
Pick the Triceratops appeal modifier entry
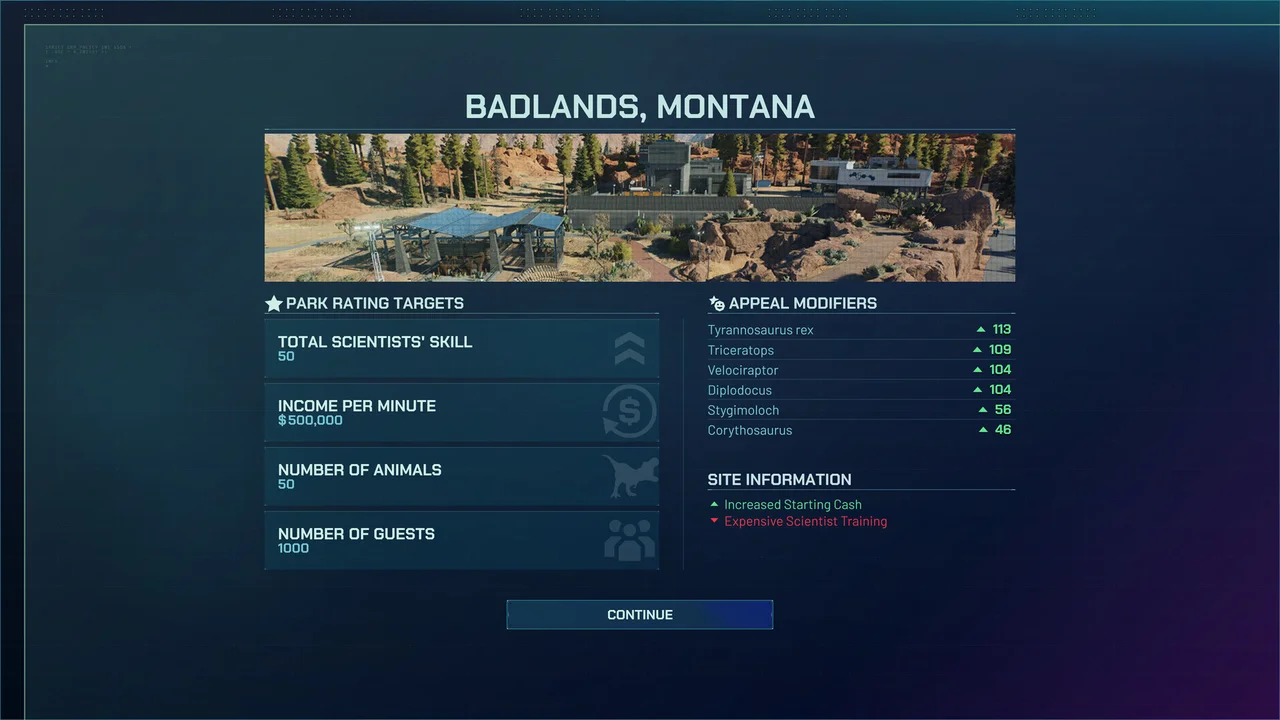click(860, 350)
